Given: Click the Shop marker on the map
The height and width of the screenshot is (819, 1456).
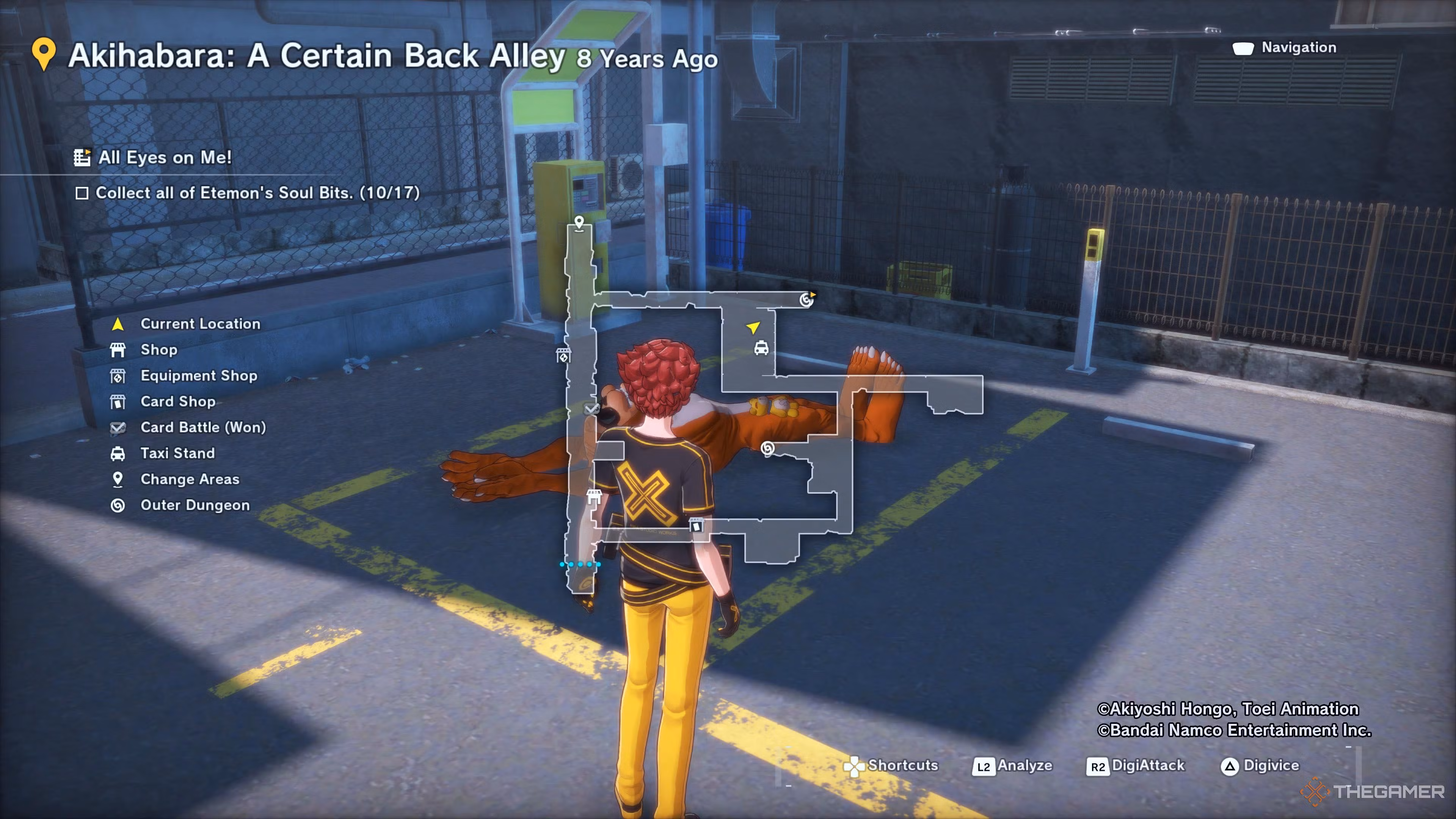Looking at the screenshot, I should point(593,496).
